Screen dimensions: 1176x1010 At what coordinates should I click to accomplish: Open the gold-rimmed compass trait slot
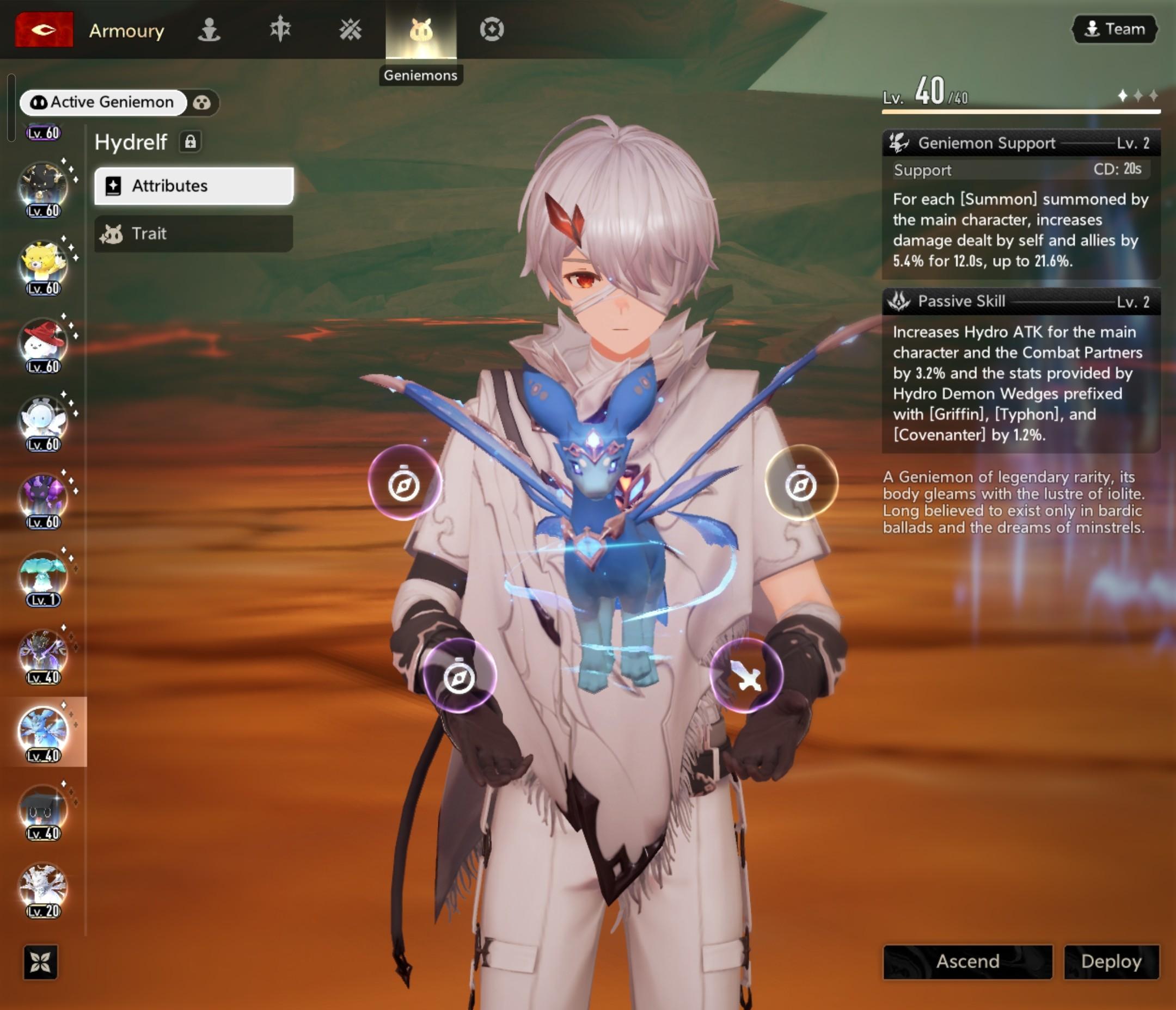[x=801, y=483]
